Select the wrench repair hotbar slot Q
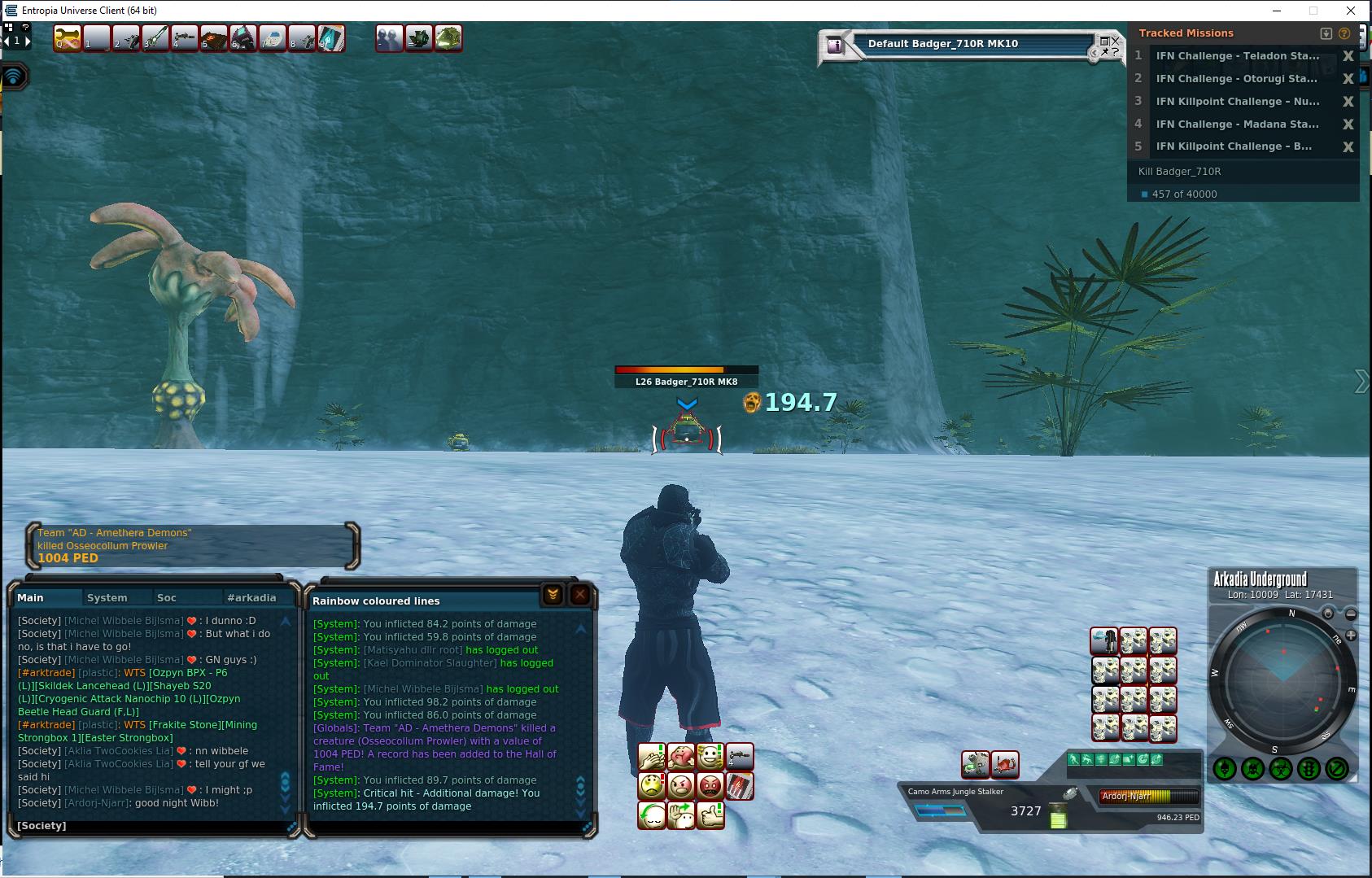 [68, 37]
